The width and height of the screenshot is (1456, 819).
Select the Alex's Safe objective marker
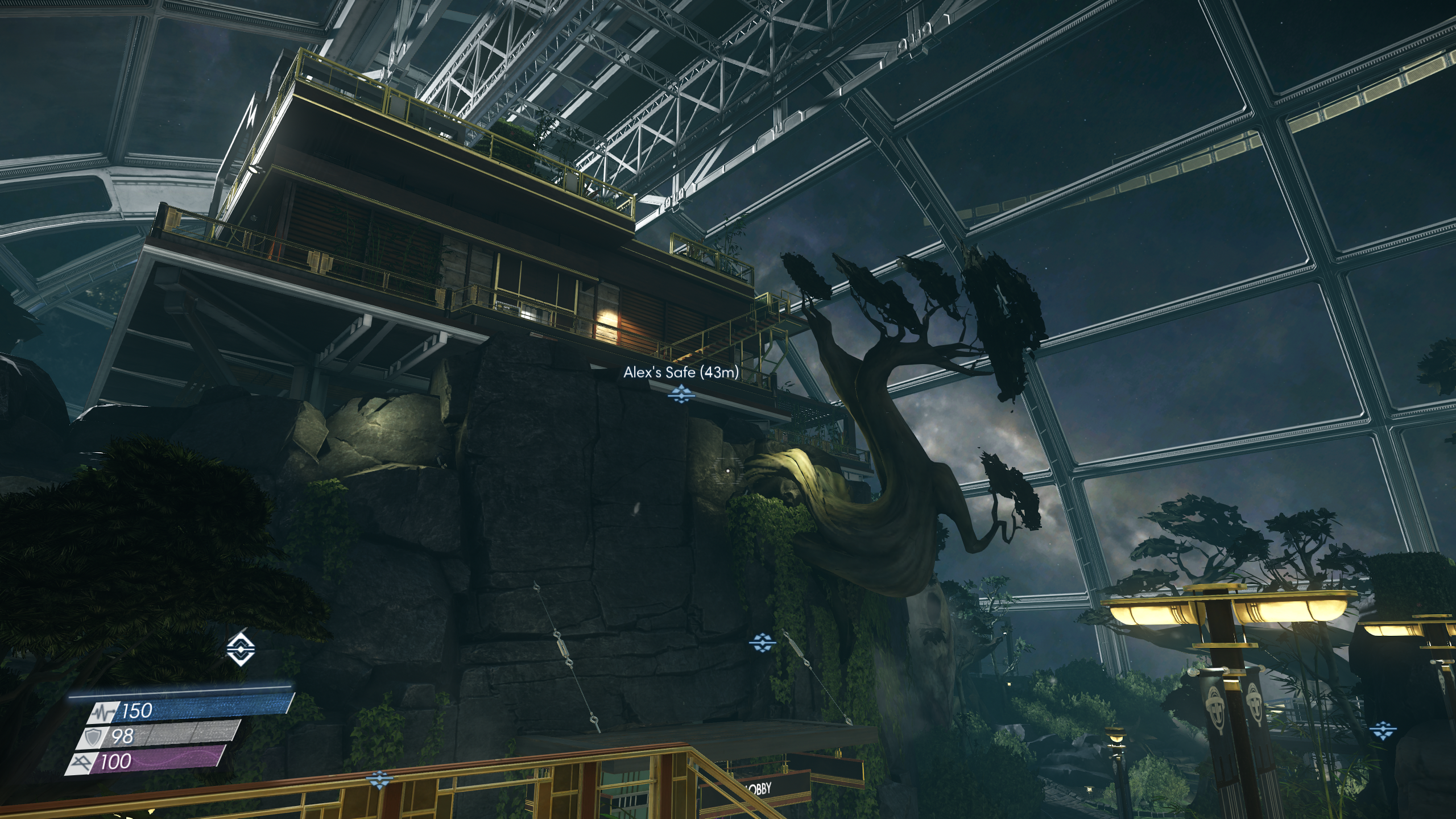pos(680,393)
